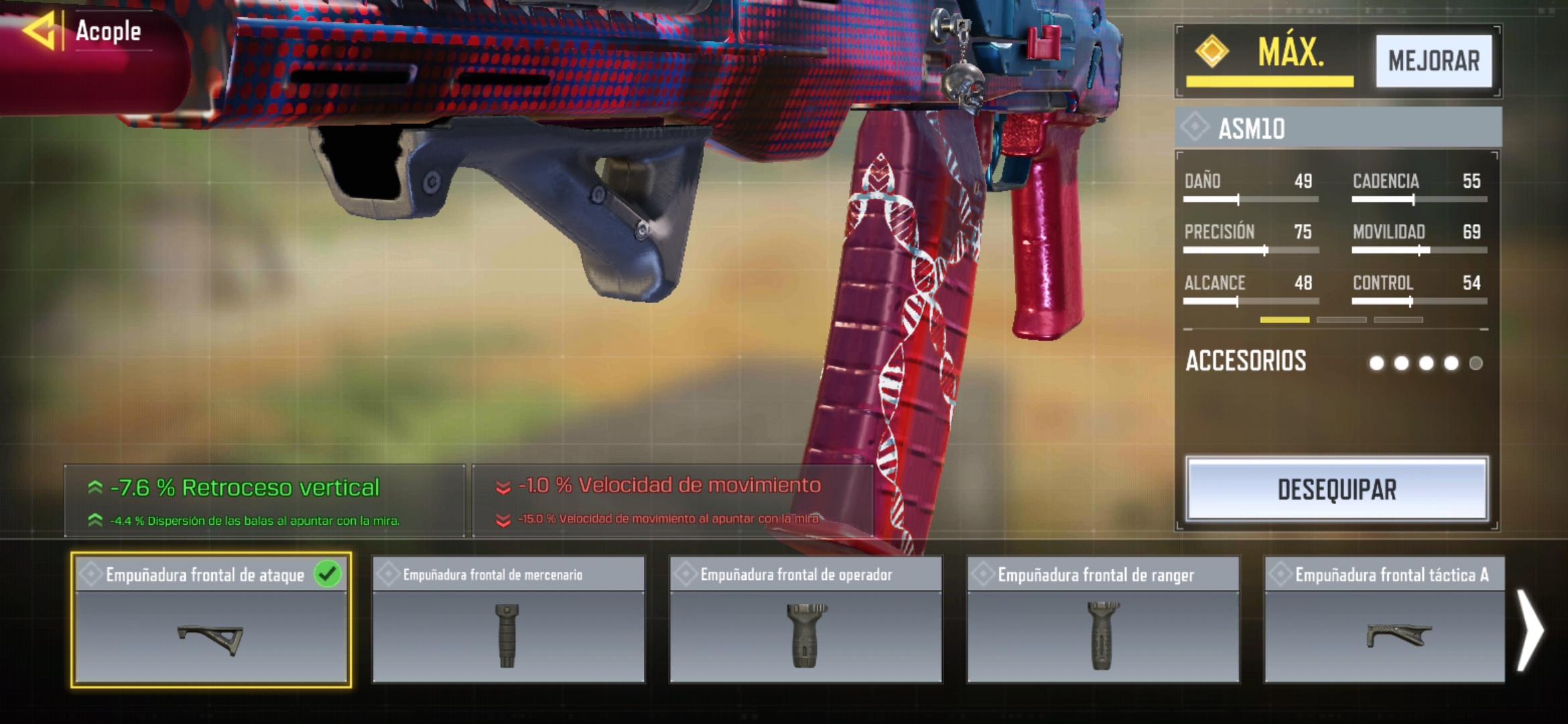Choose Empuñadura frontal de mercenario grip
Image resolution: width=1568 pixels, height=724 pixels.
(509, 620)
